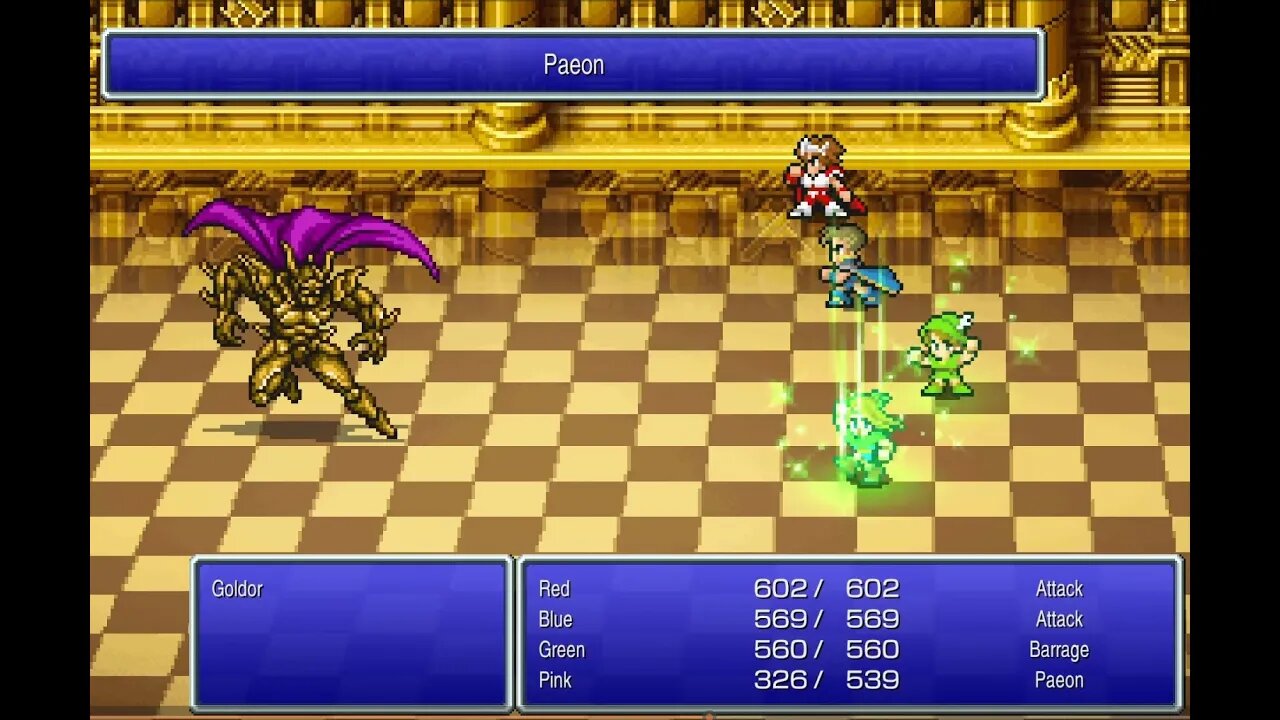
Task: Click the Red character sprite
Action: click(820, 180)
